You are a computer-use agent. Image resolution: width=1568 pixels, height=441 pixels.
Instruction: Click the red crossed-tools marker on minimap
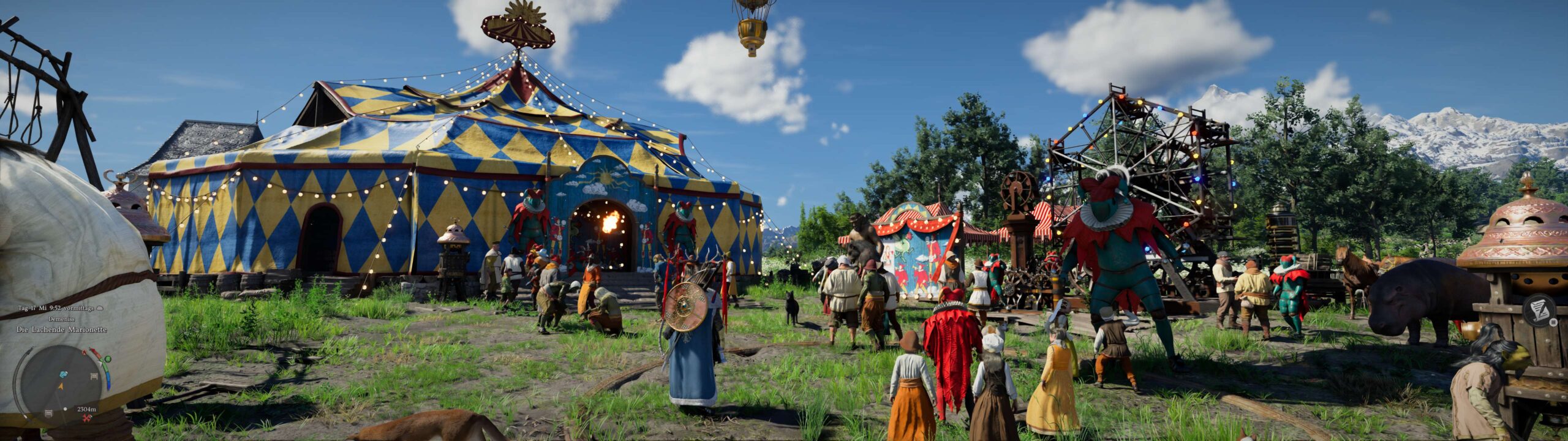click(x=87, y=417)
